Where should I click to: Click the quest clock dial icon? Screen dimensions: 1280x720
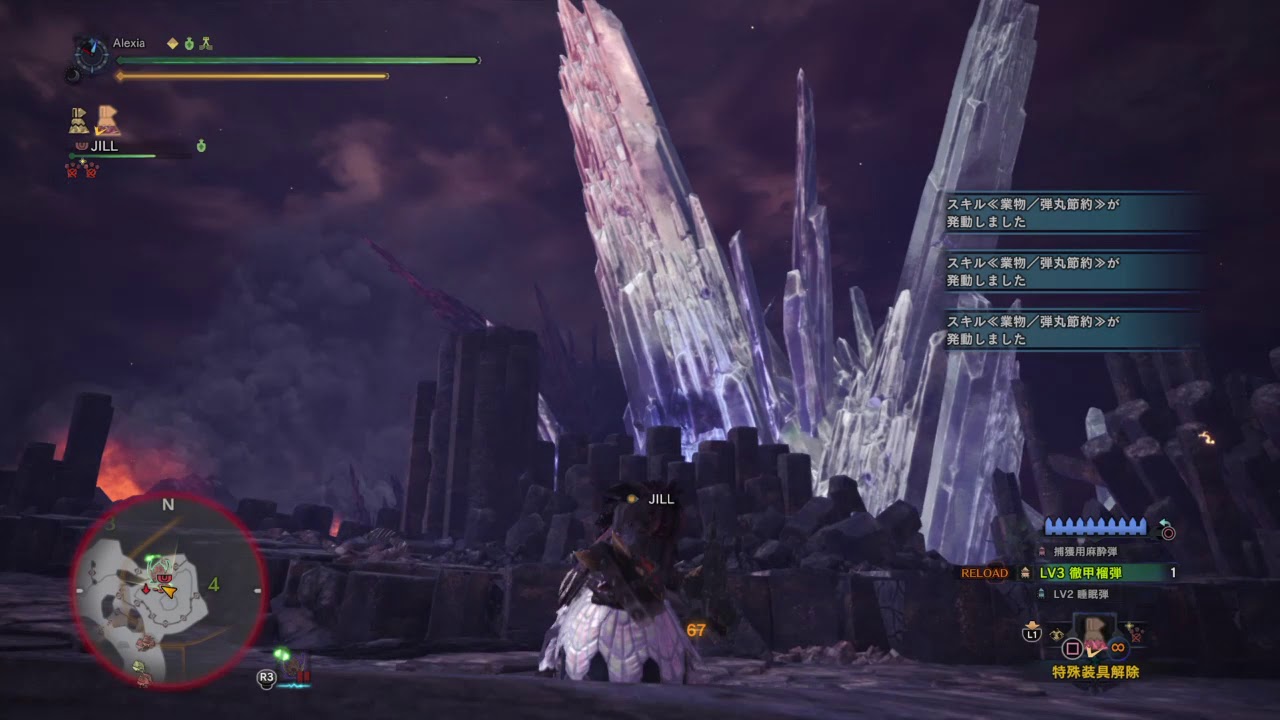pyautogui.click(x=93, y=52)
